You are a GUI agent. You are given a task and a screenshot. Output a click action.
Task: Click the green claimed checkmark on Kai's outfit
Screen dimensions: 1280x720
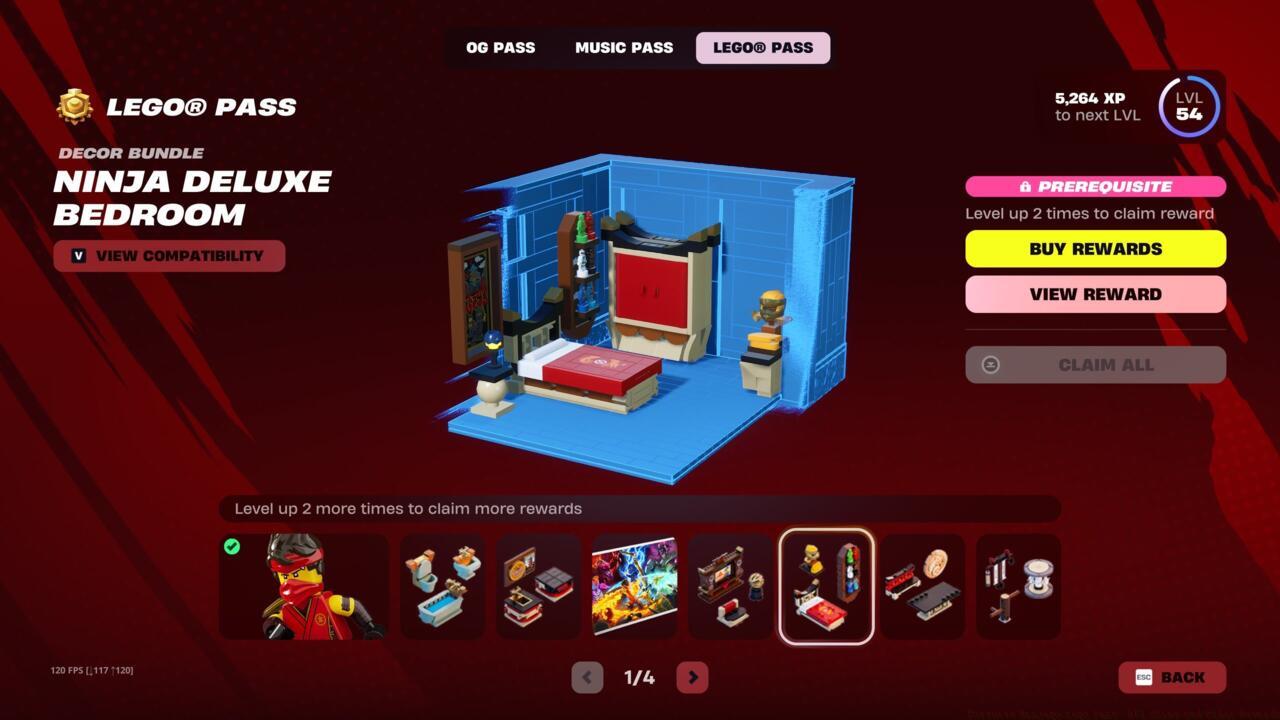point(234,546)
